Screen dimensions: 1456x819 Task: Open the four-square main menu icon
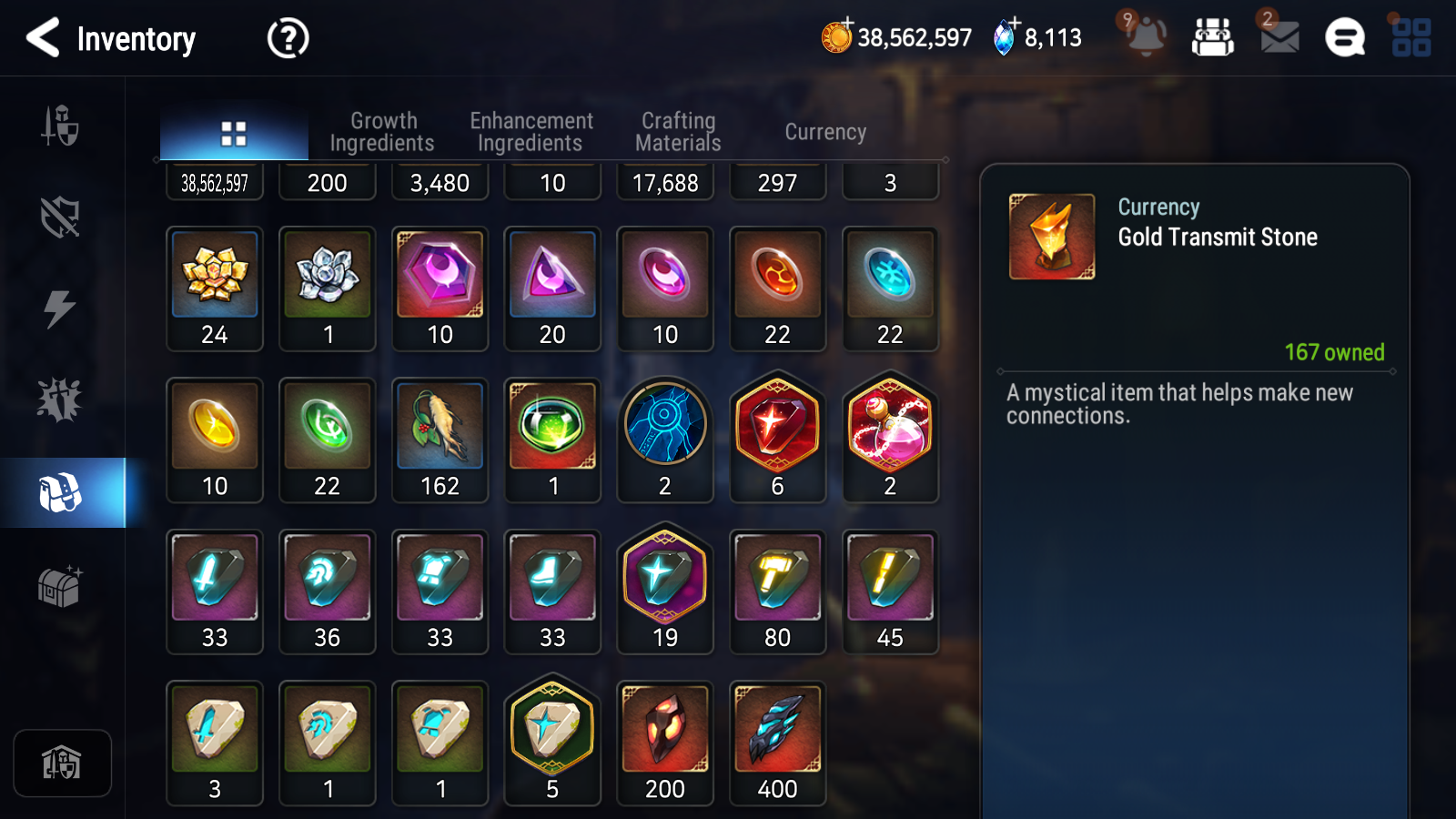[x=1411, y=38]
